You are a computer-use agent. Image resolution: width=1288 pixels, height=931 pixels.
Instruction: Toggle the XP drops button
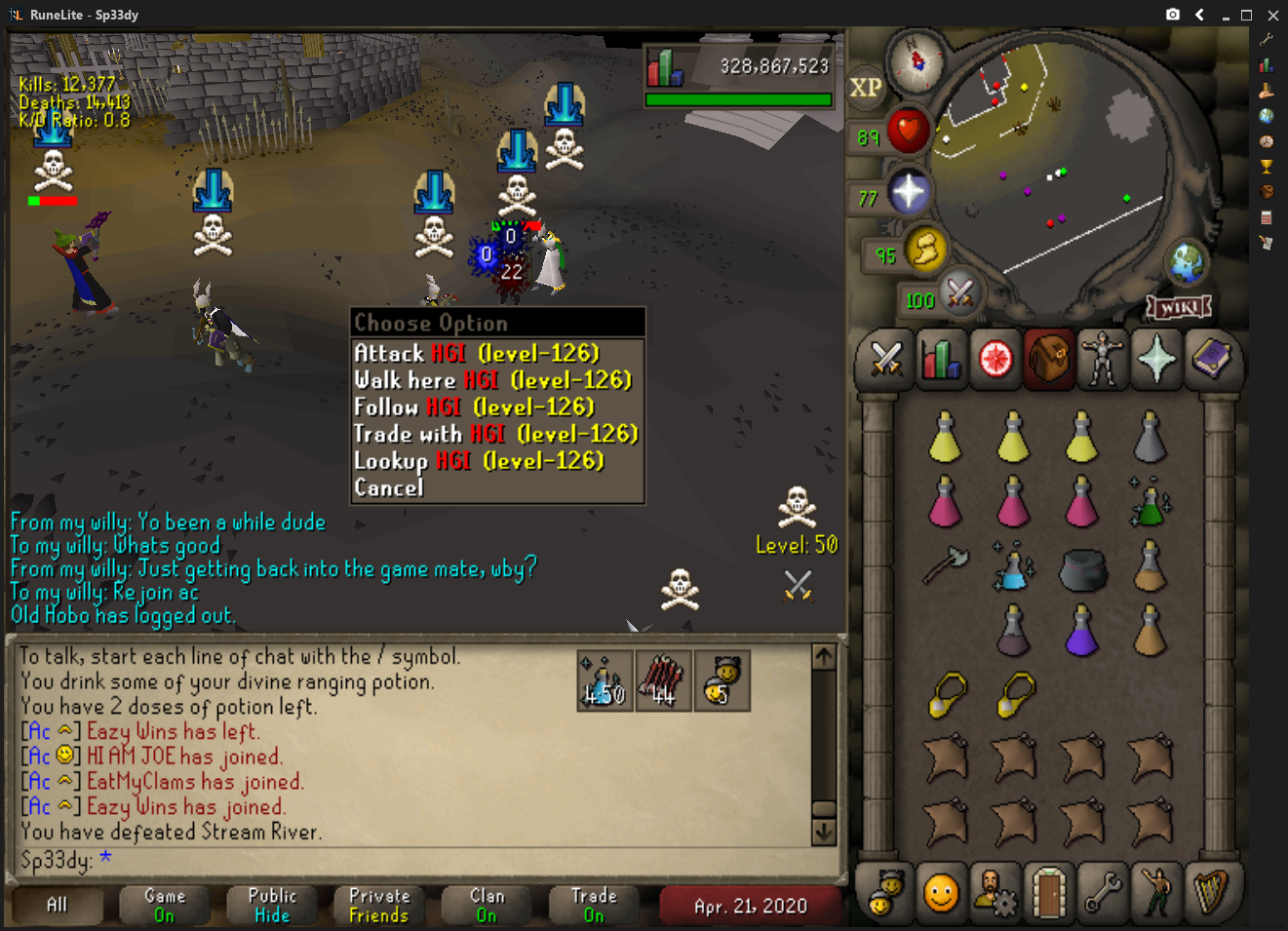coord(865,88)
